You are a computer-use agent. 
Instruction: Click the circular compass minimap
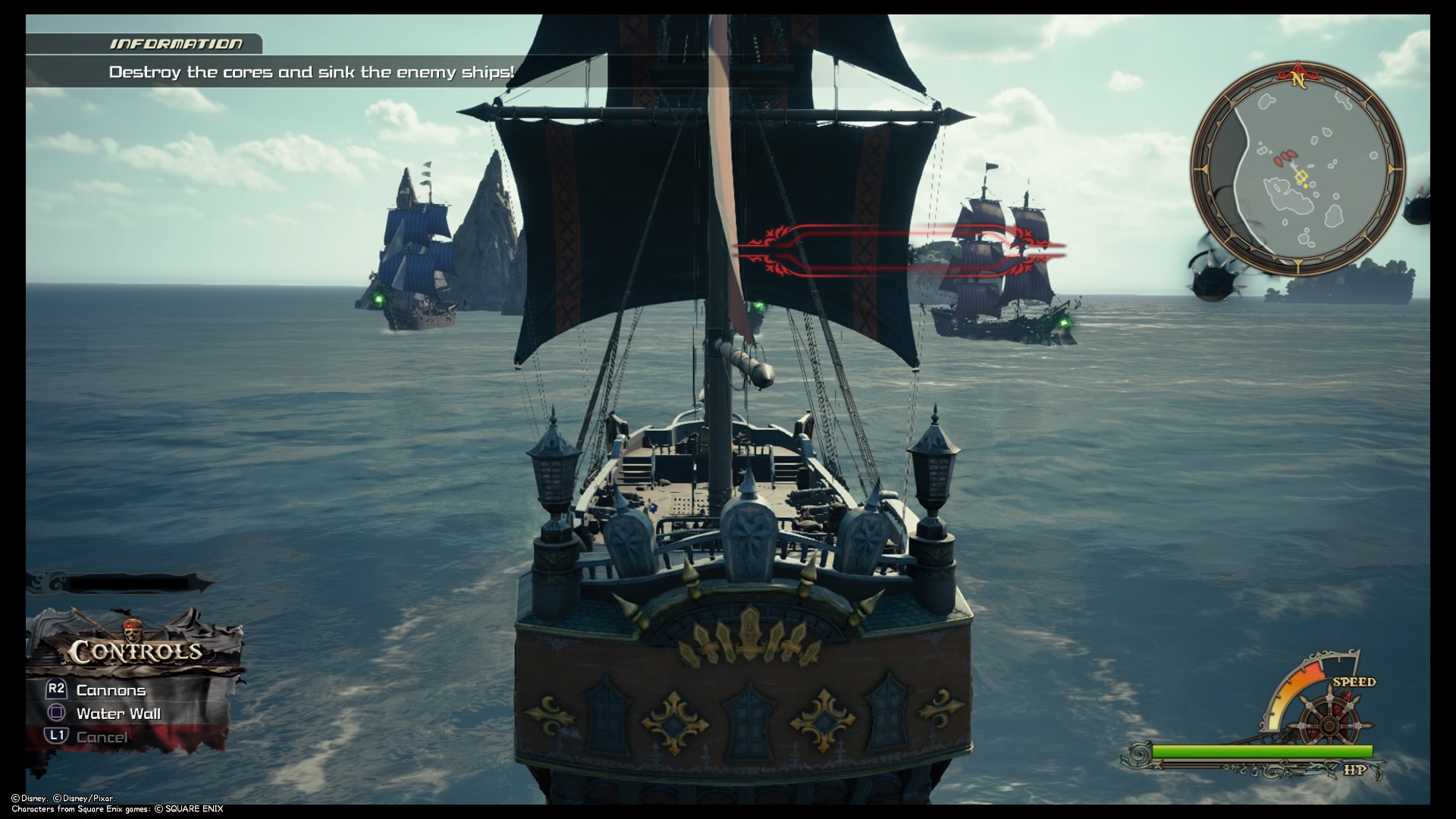(1297, 168)
